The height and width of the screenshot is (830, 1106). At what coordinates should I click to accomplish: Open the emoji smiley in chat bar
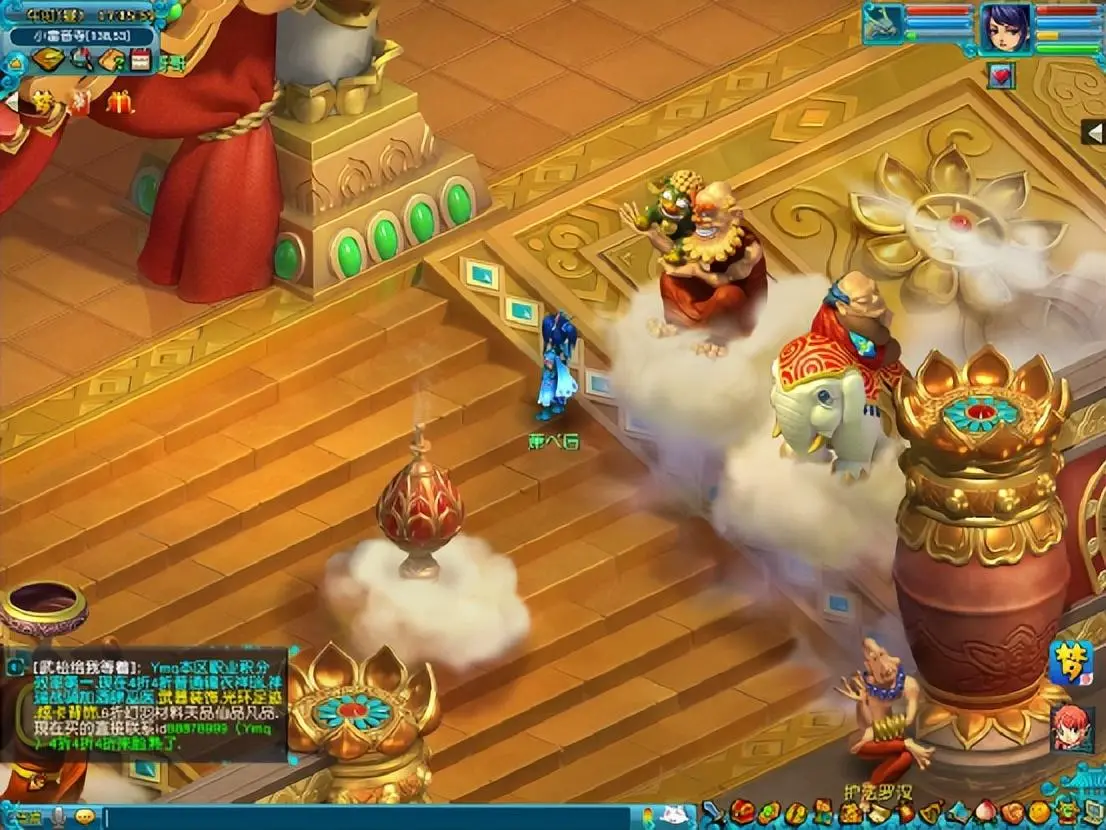click(85, 816)
